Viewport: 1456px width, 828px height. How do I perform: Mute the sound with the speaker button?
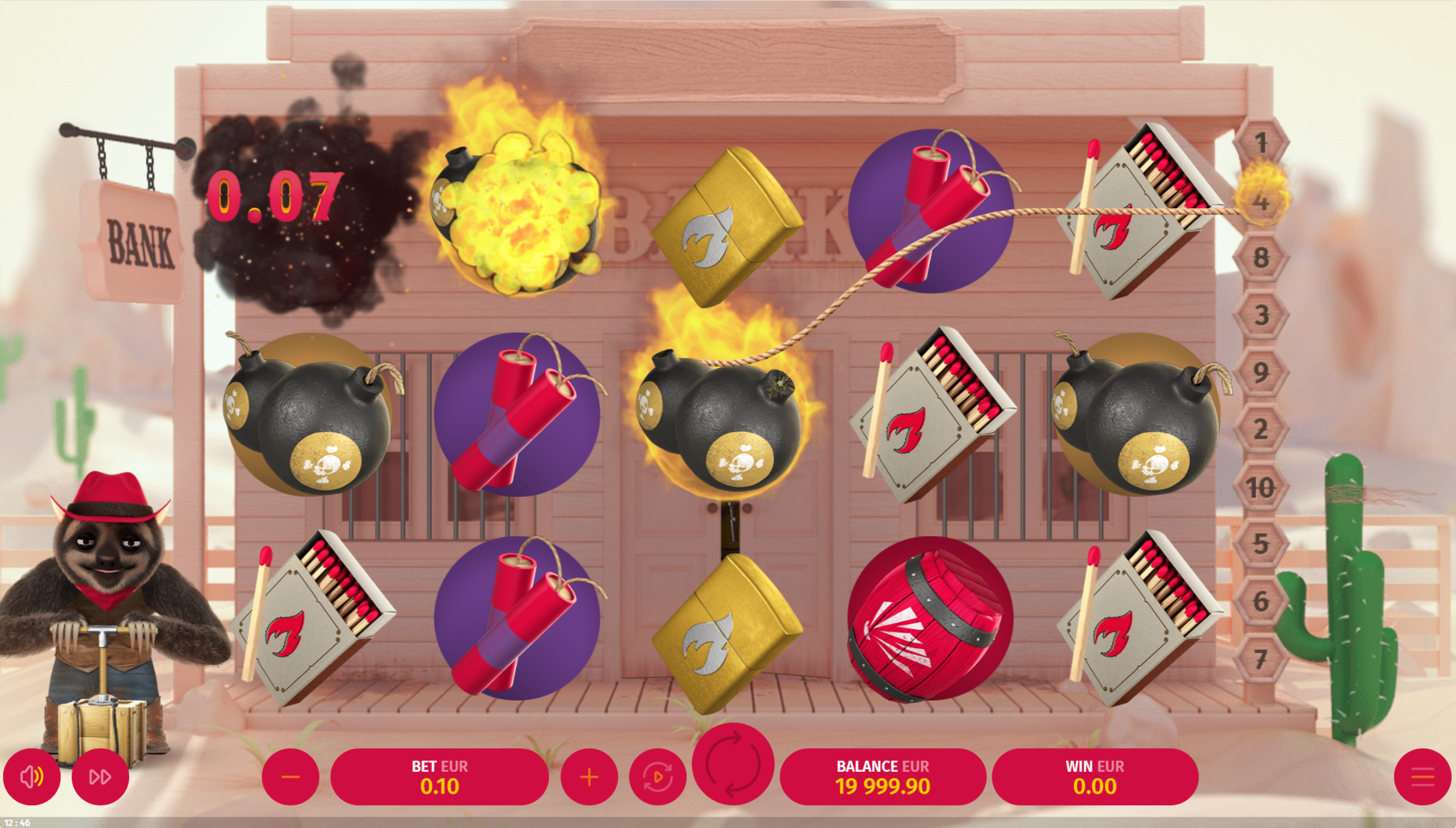pos(32,777)
